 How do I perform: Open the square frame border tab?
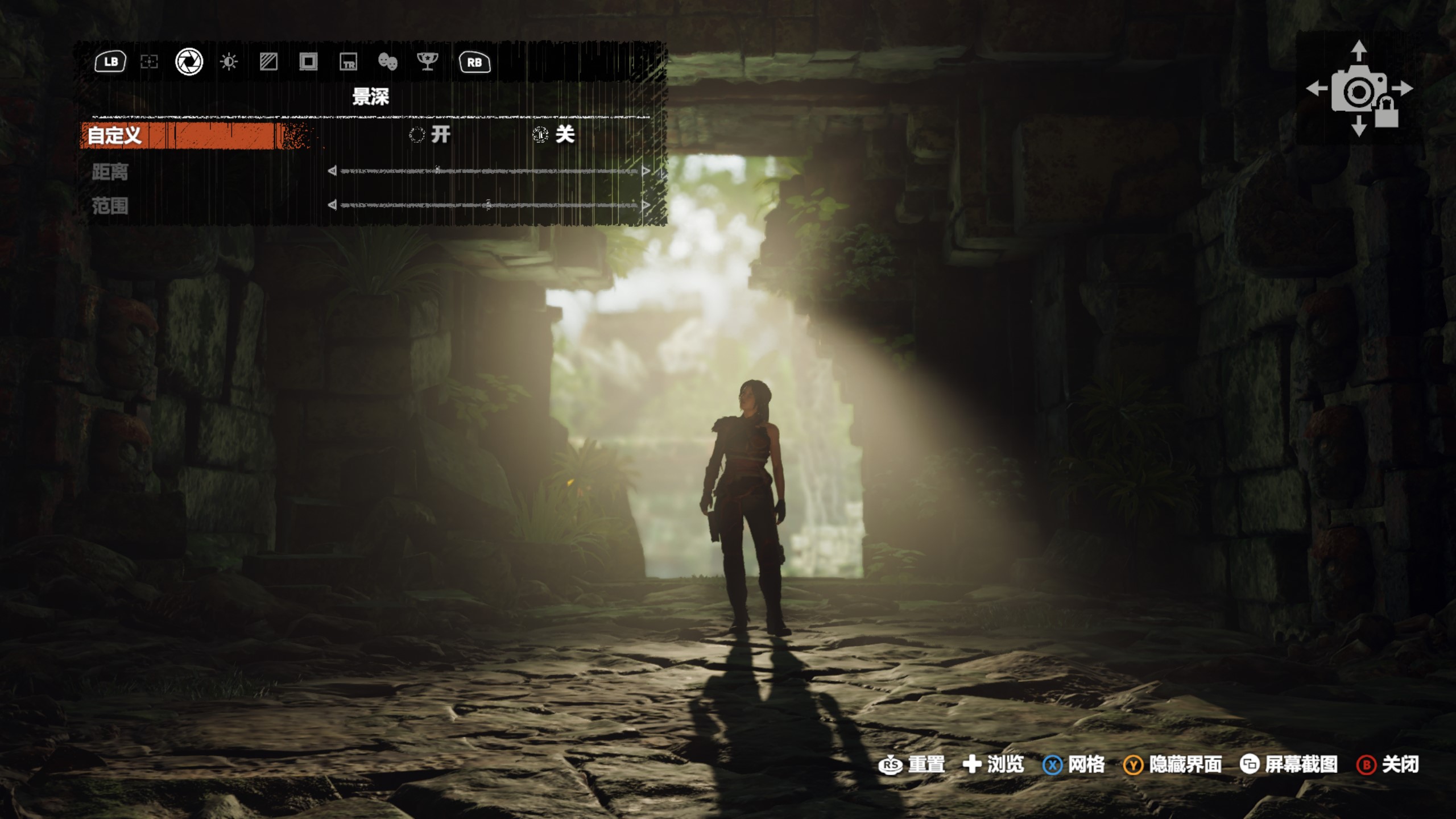click(x=308, y=62)
